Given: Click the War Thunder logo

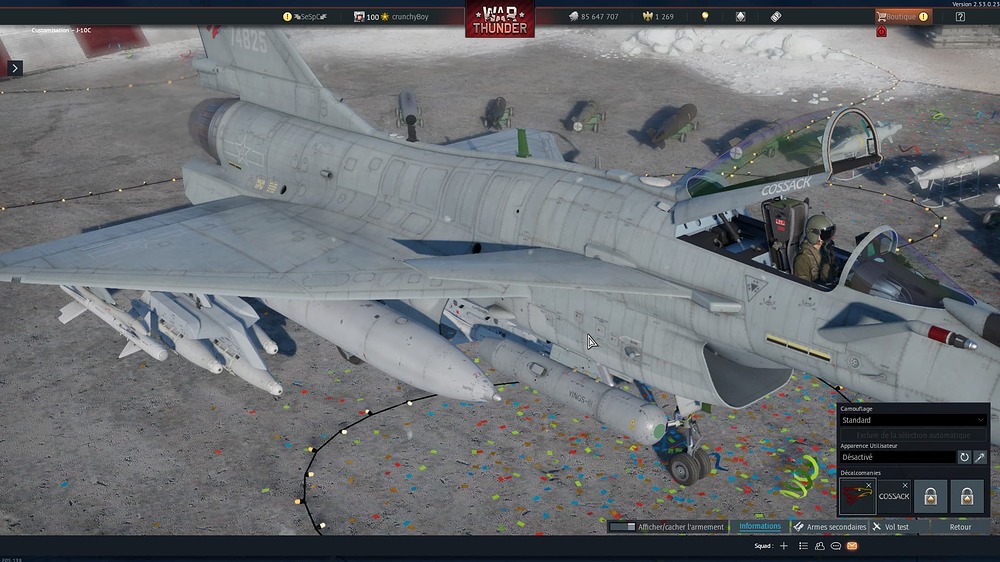Looking at the screenshot, I should [499, 20].
